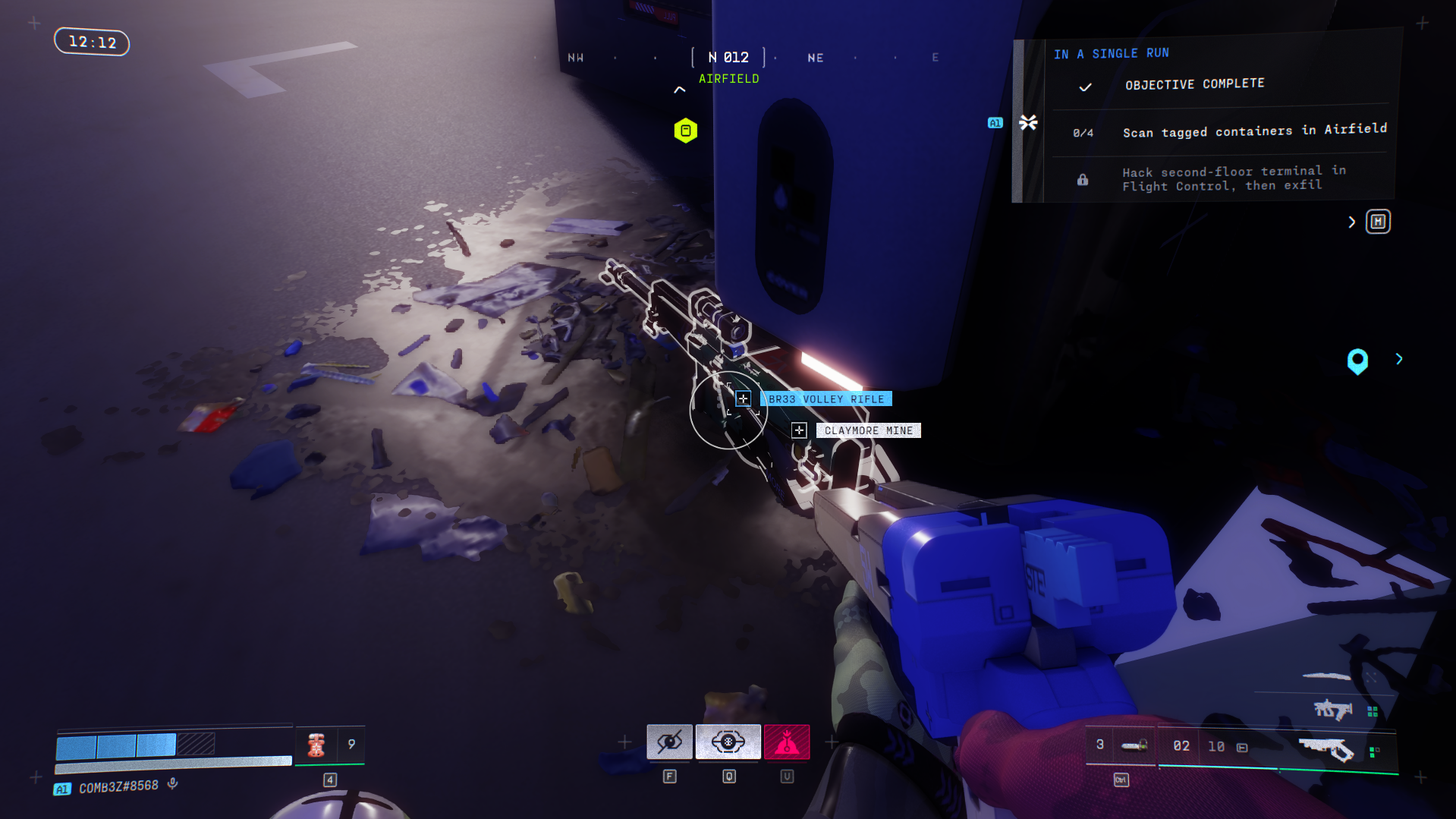Select the cyan location pin marker

1357,361
